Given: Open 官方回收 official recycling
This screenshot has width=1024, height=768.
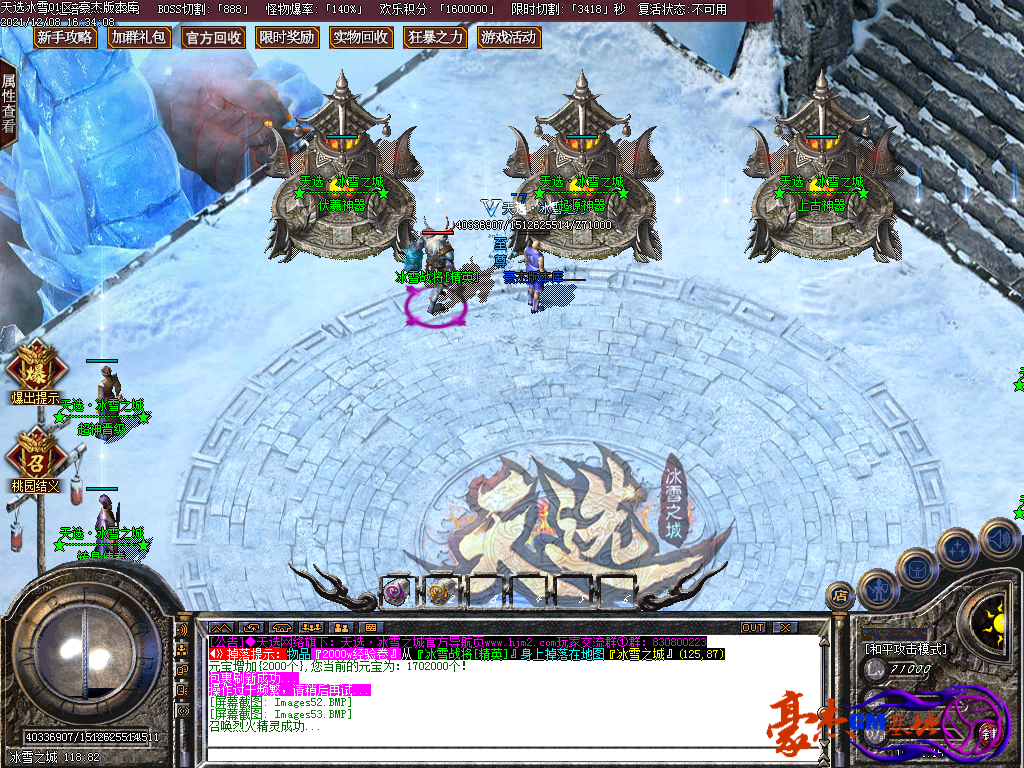Looking at the screenshot, I should [x=213, y=38].
